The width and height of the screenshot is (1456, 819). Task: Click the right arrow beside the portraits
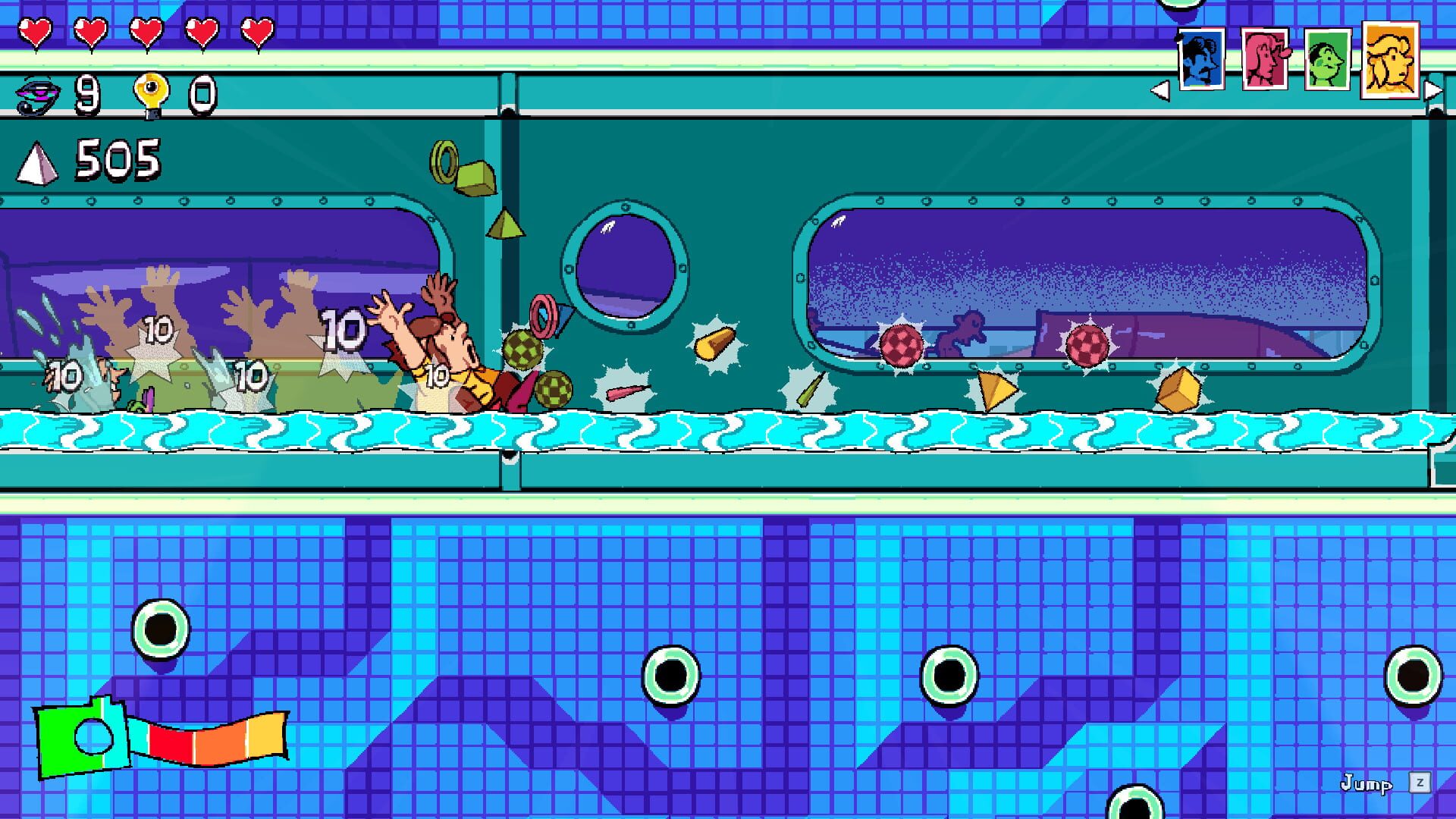(x=1433, y=91)
